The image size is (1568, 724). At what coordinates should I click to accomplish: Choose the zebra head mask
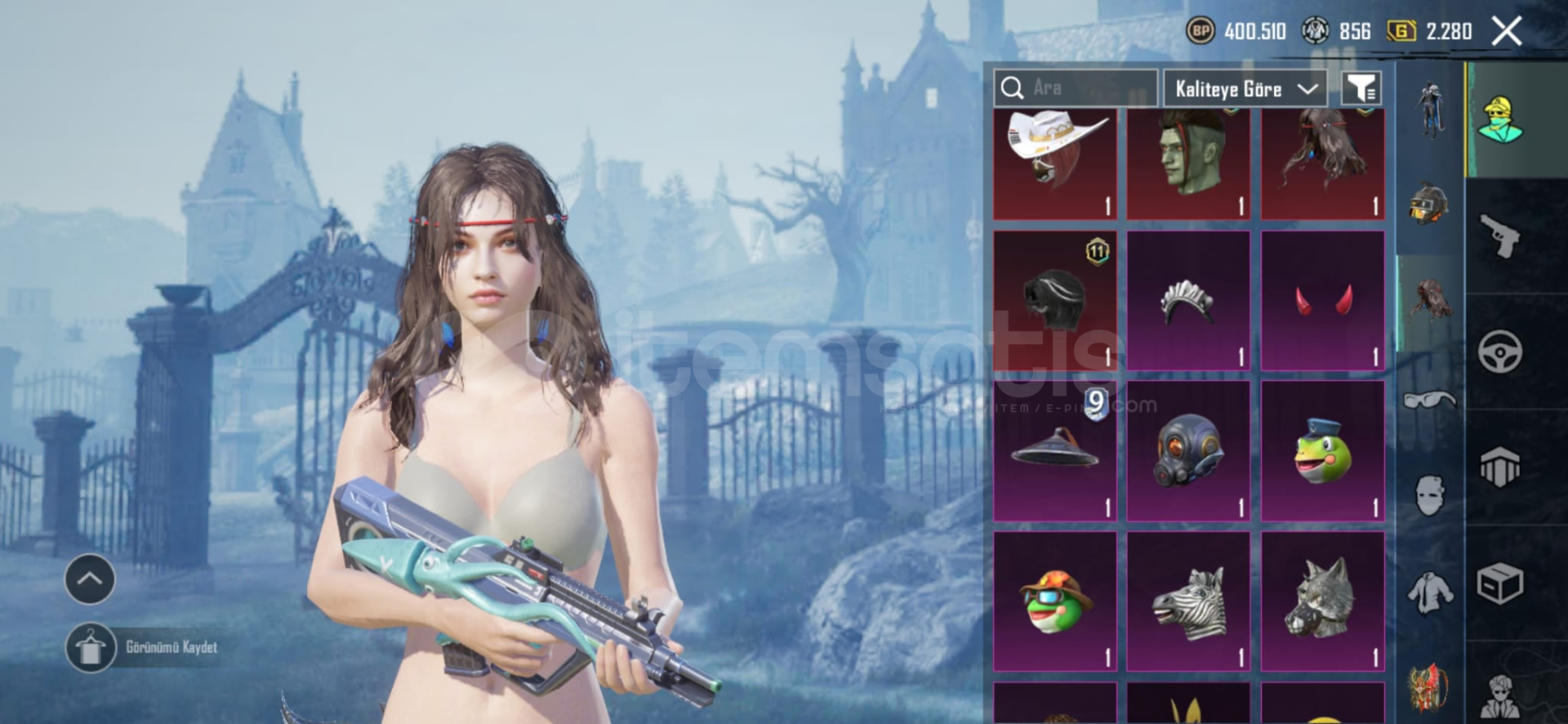[x=1188, y=601]
